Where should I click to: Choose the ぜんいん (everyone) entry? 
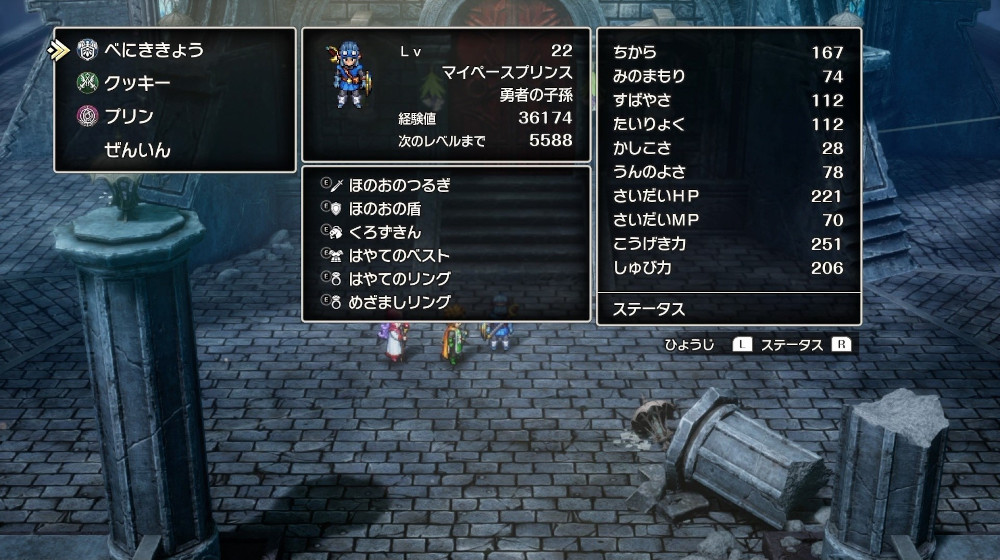tap(137, 150)
